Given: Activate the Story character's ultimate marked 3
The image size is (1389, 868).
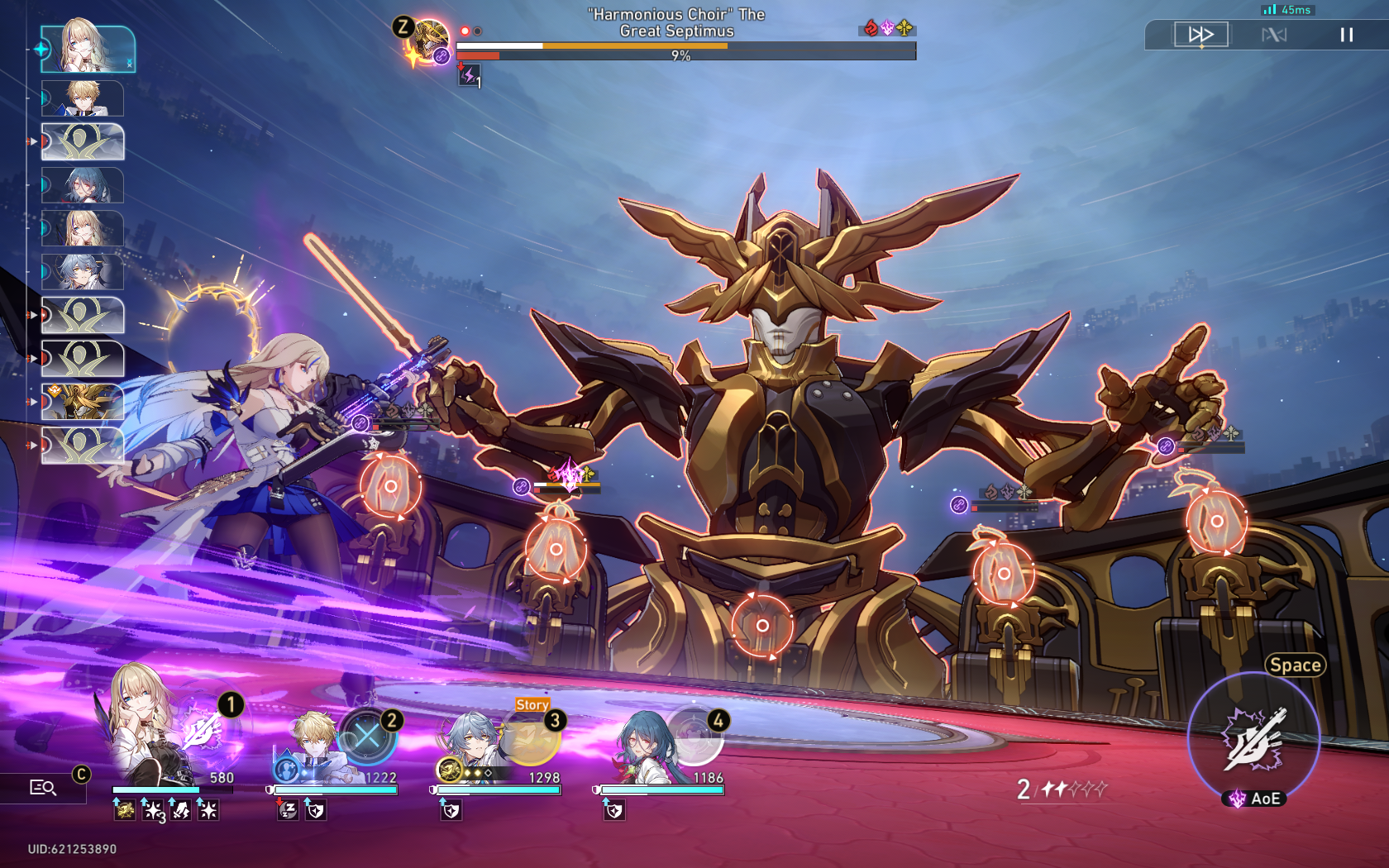Looking at the screenshot, I should coord(532,737).
